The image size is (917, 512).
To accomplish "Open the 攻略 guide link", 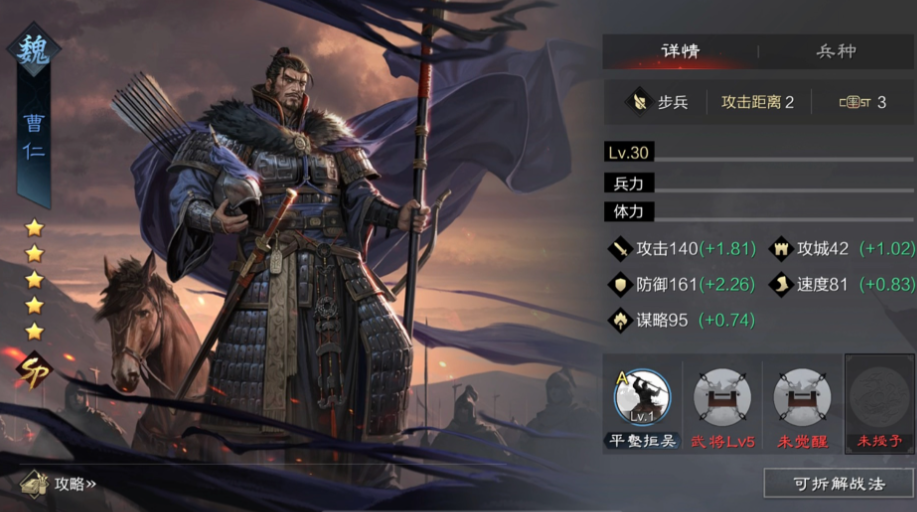I will coord(62,484).
